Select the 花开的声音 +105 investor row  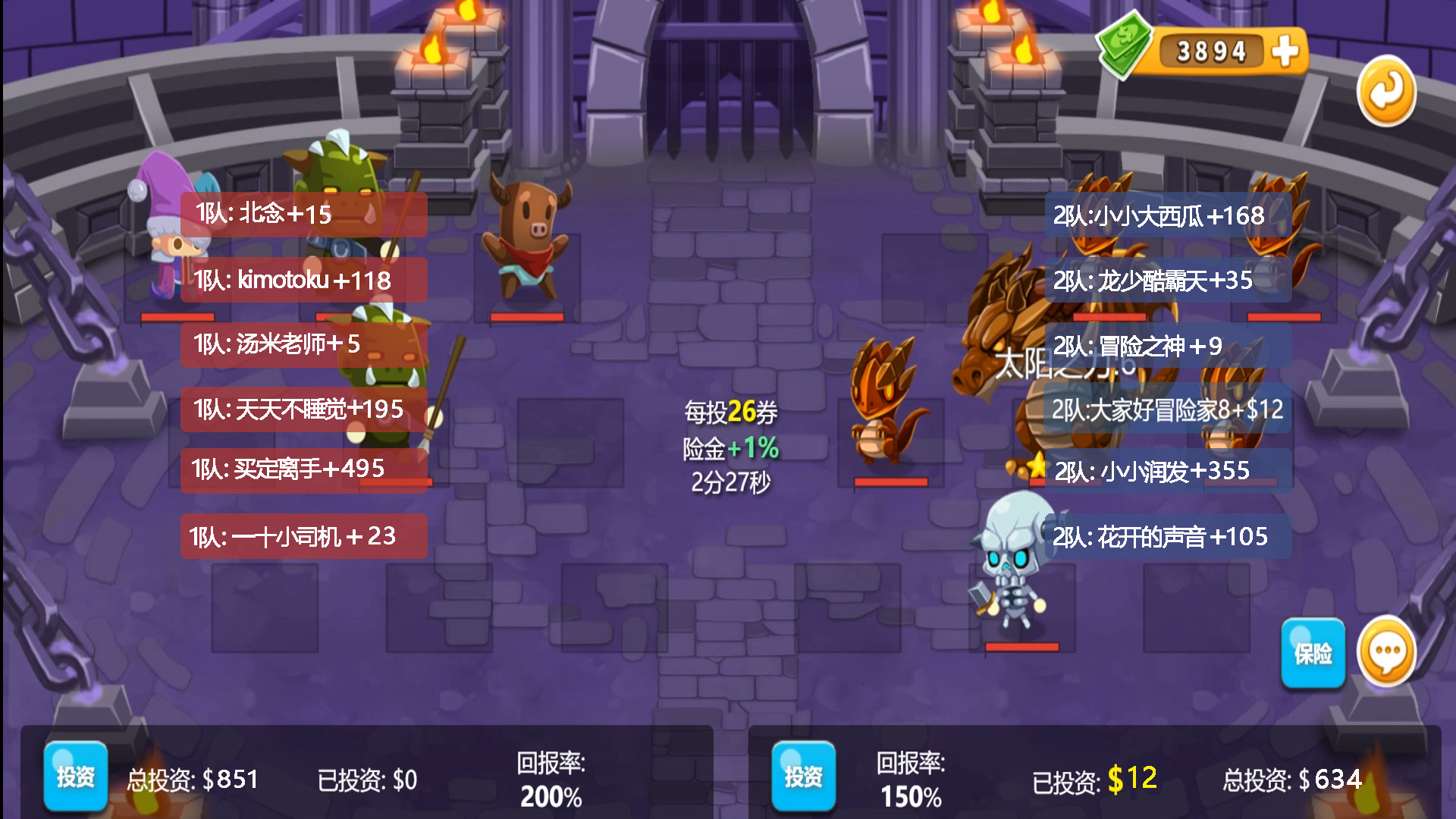[1168, 537]
